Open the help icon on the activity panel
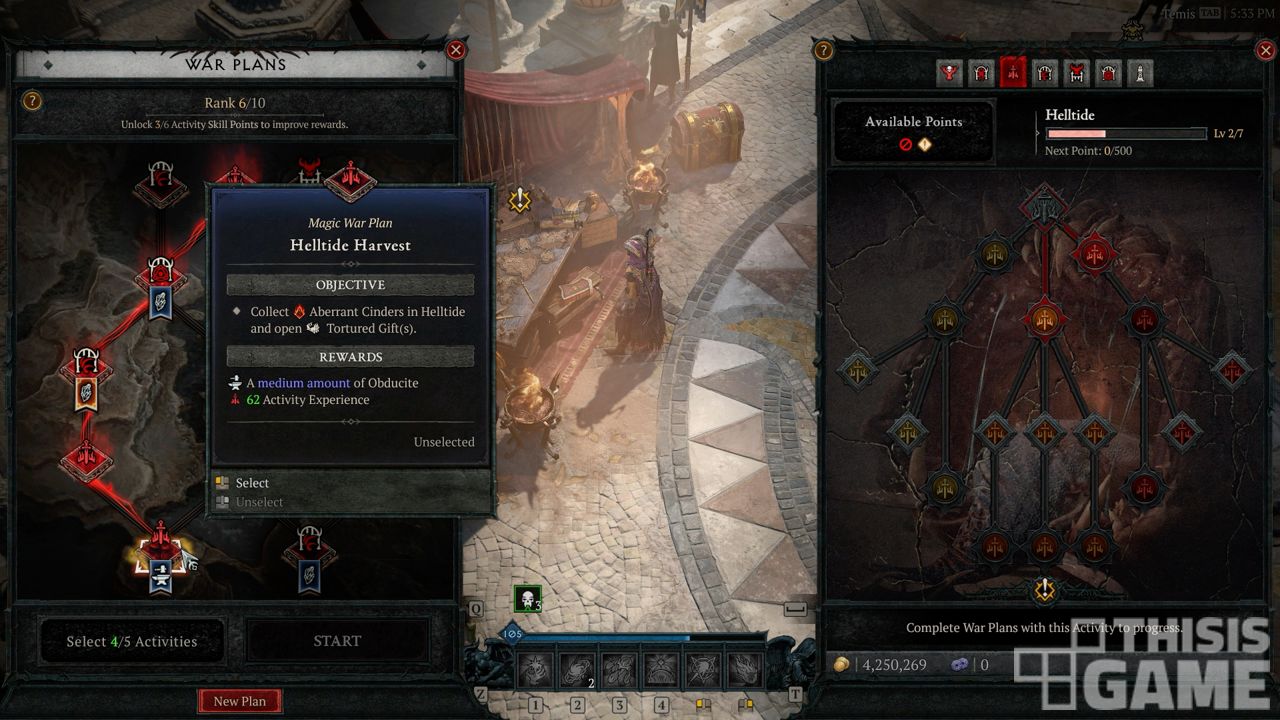 click(x=824, y=50)
